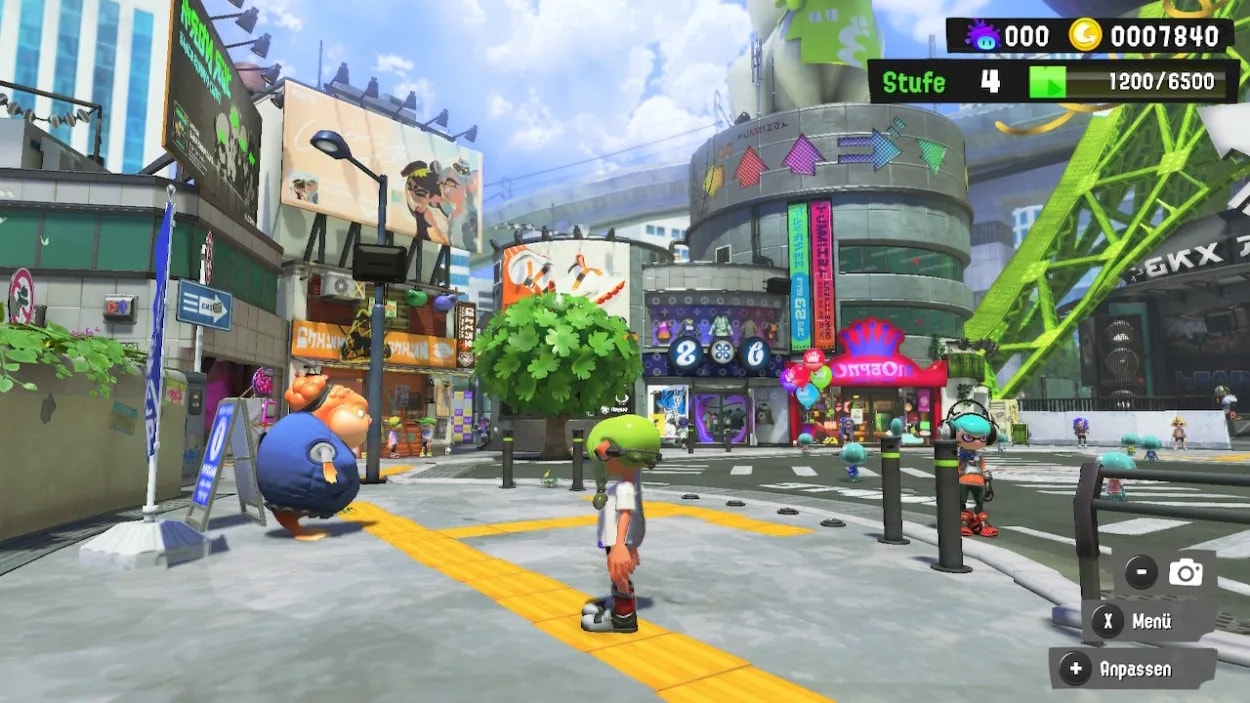The height and width of the screenshot is (703, 1250).
Task: Select the Anpassen customization button
Action: tap(1132, 669)
